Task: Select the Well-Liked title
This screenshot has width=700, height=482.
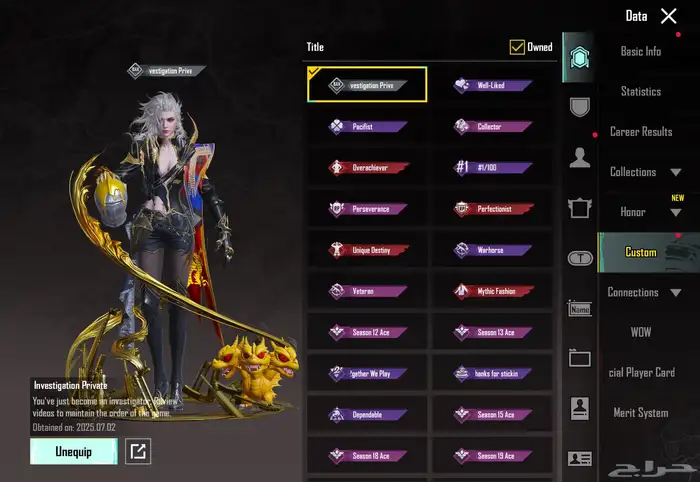Action: click(x=490, y=86)
